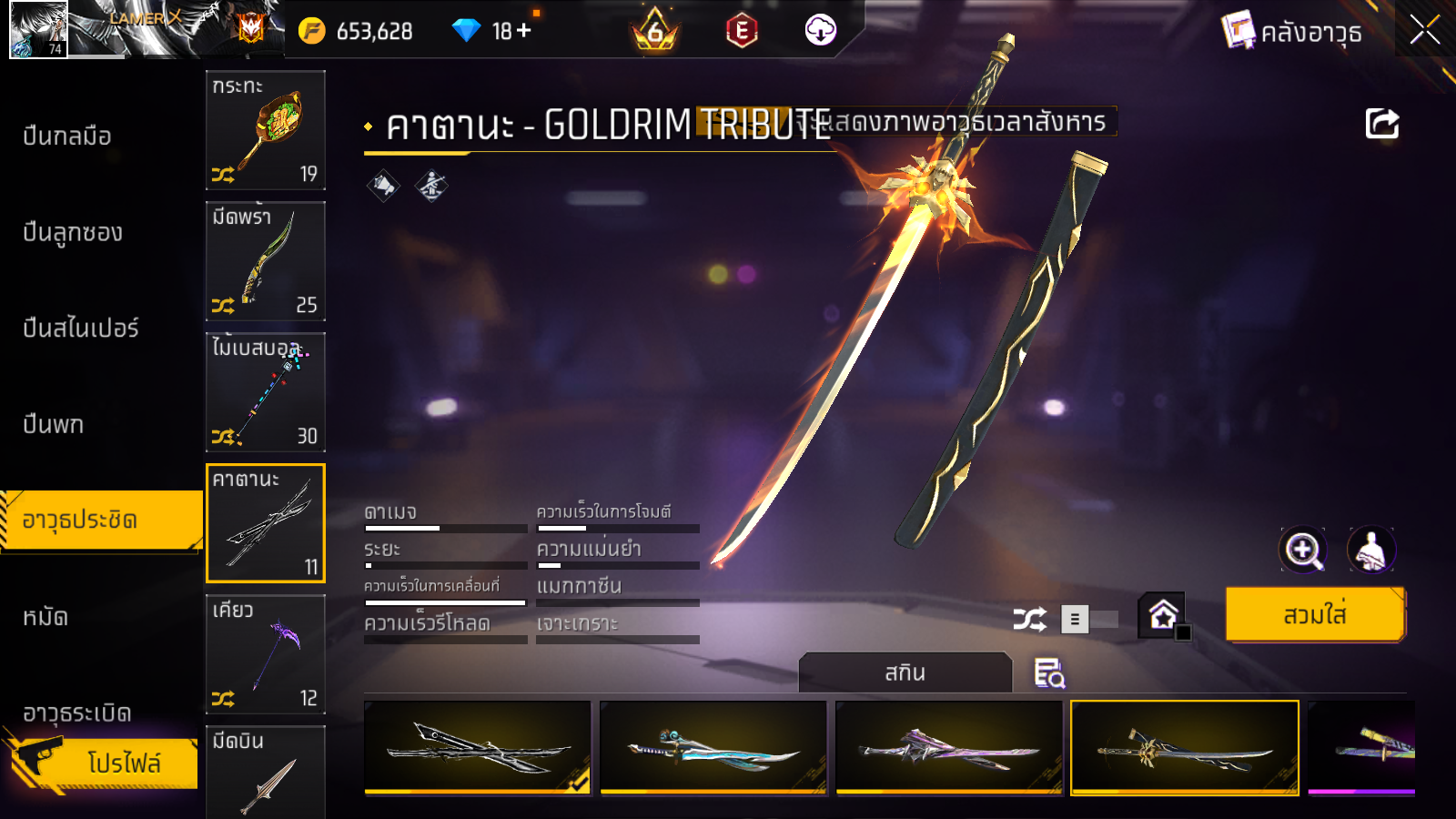Select the กระทะ pan weapon tile
1456x819 pixels.
coord(266,130)
